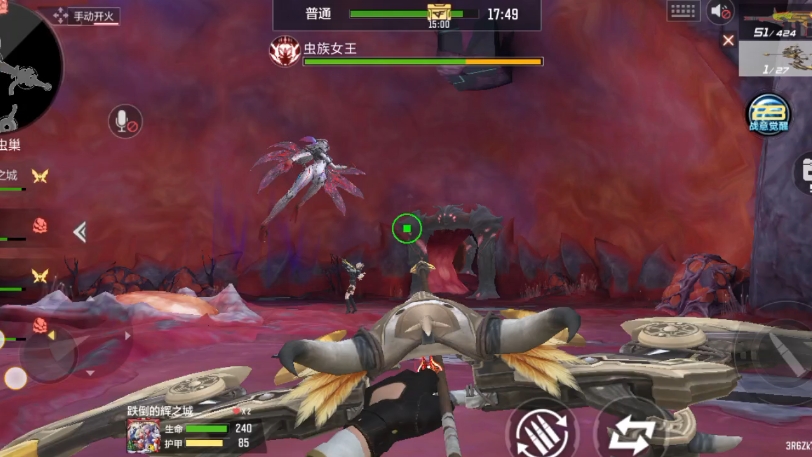
Task: Reload using the bullets icon button
Action: click(x=541, y=431)
